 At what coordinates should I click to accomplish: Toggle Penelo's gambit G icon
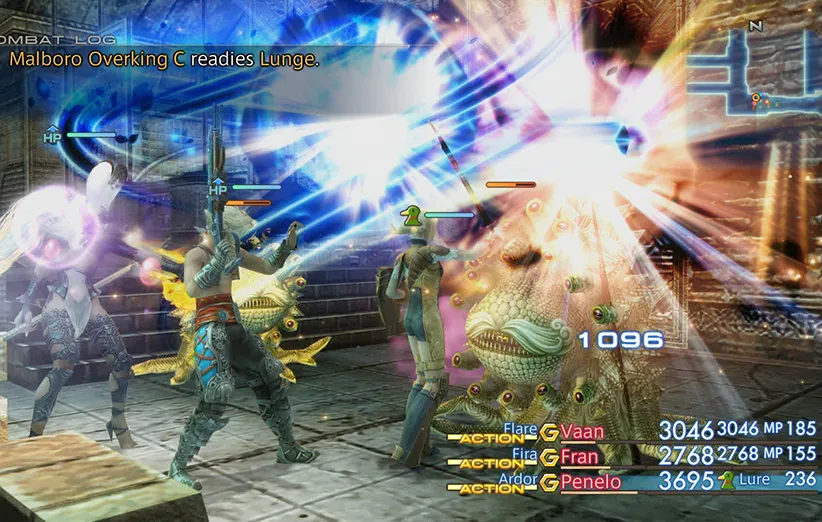tap(548, 482)
